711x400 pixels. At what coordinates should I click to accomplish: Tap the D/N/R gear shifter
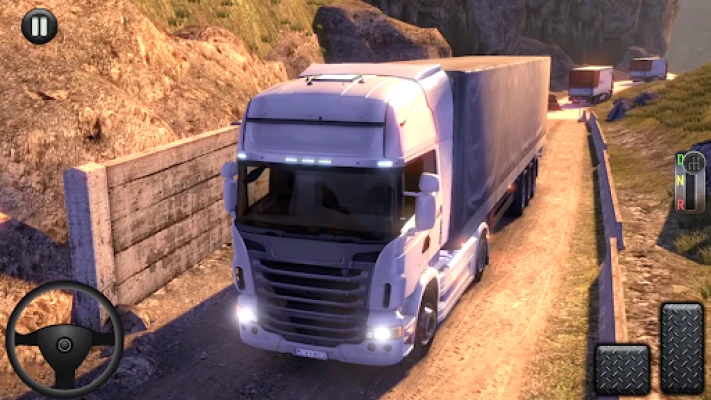tap(690, 181)
